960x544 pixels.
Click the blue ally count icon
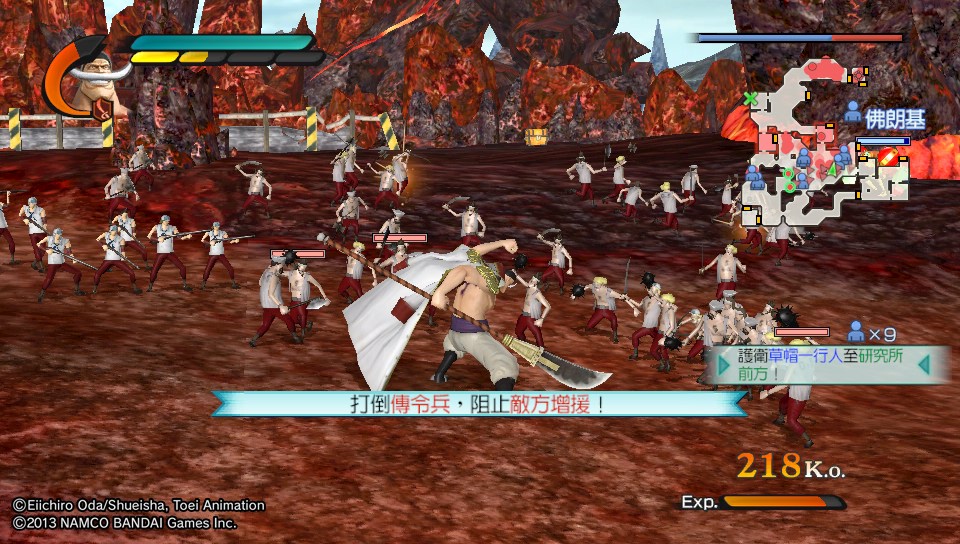click(x=856, y=331)
